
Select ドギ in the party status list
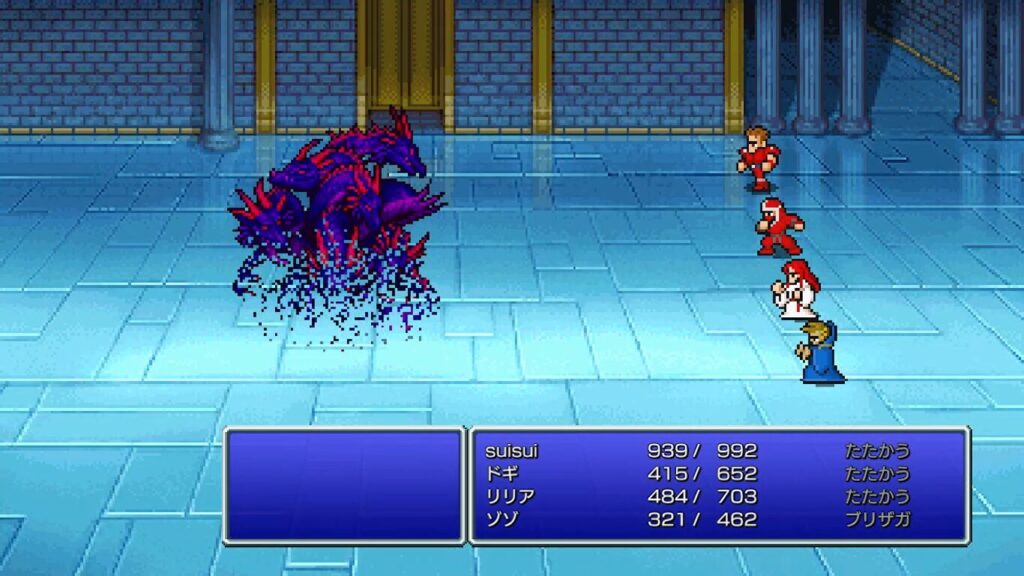[501, 474]
